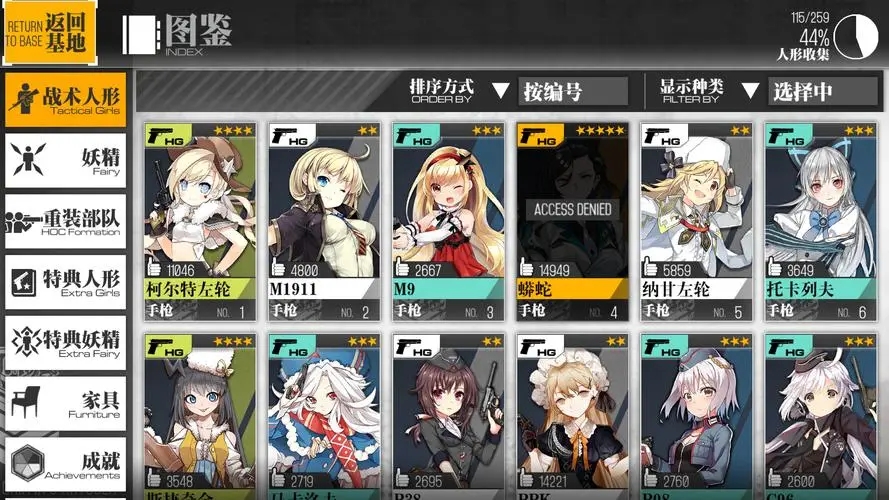Switch to the Tactical Girls tab
The height and width of the screenshot is (500, 889).
[66, 99]
